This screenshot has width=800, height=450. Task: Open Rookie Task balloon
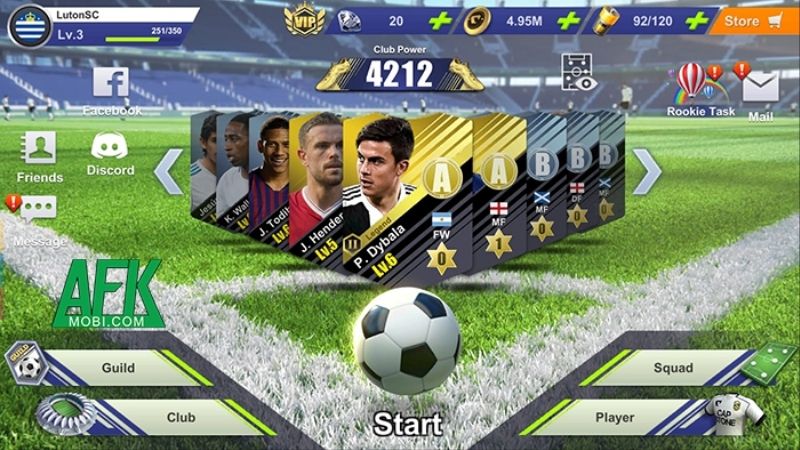click(x=692, y=87)
